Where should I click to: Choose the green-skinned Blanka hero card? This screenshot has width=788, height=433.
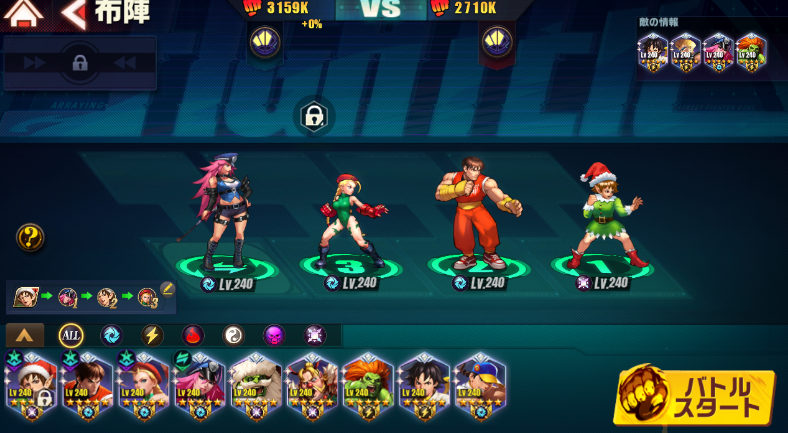(367, 388)
